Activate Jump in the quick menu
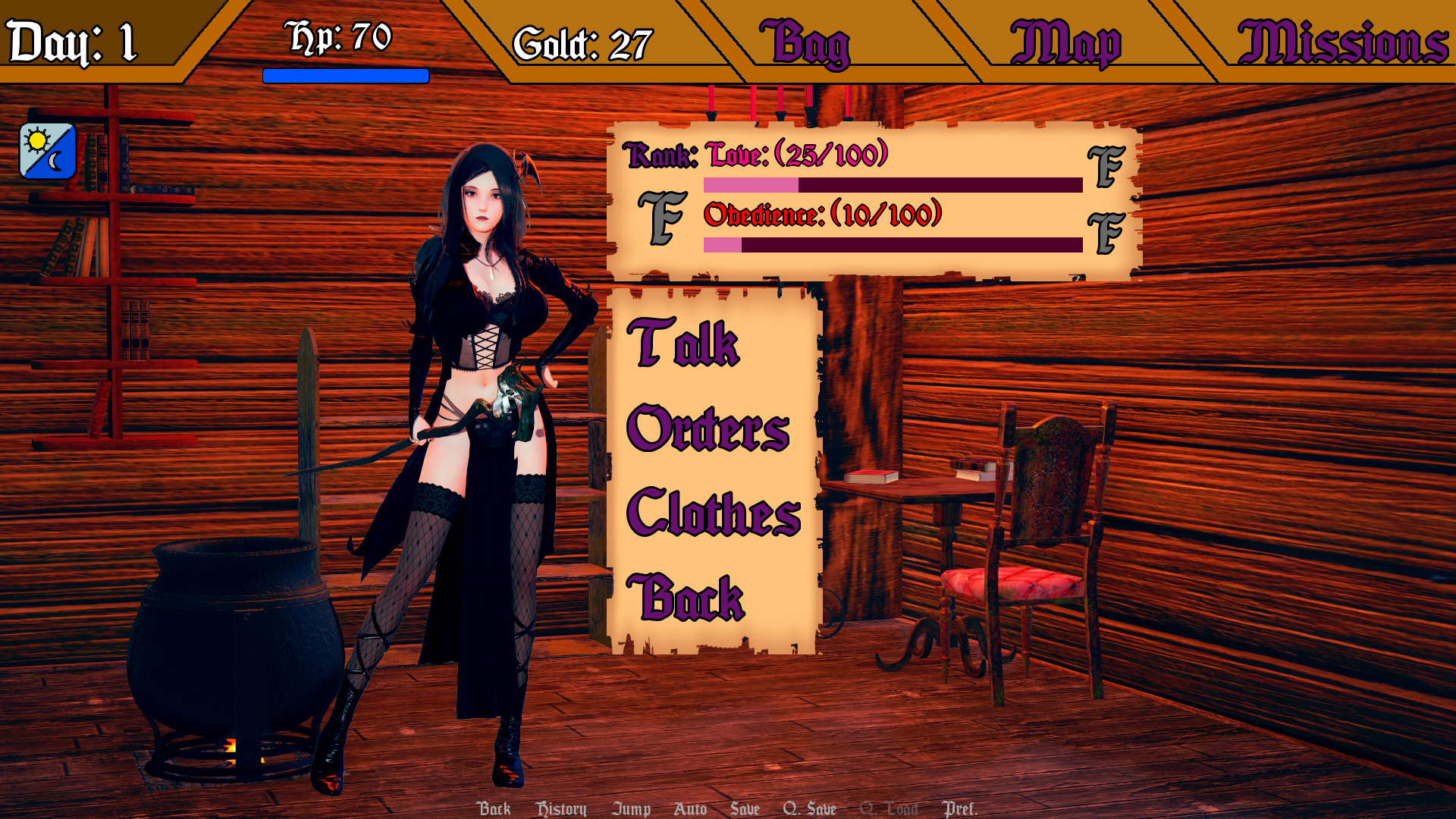Screen dimensions: 1456x819 click(631, 809)
